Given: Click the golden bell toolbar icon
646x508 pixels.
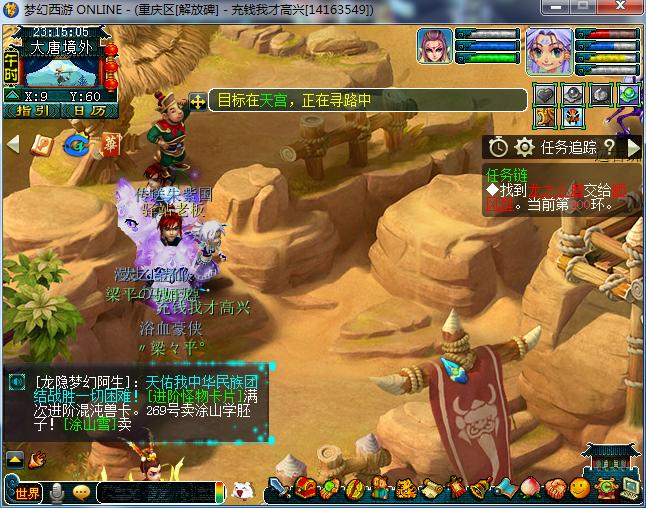Looking at the screenshot, I should [480, 489].
